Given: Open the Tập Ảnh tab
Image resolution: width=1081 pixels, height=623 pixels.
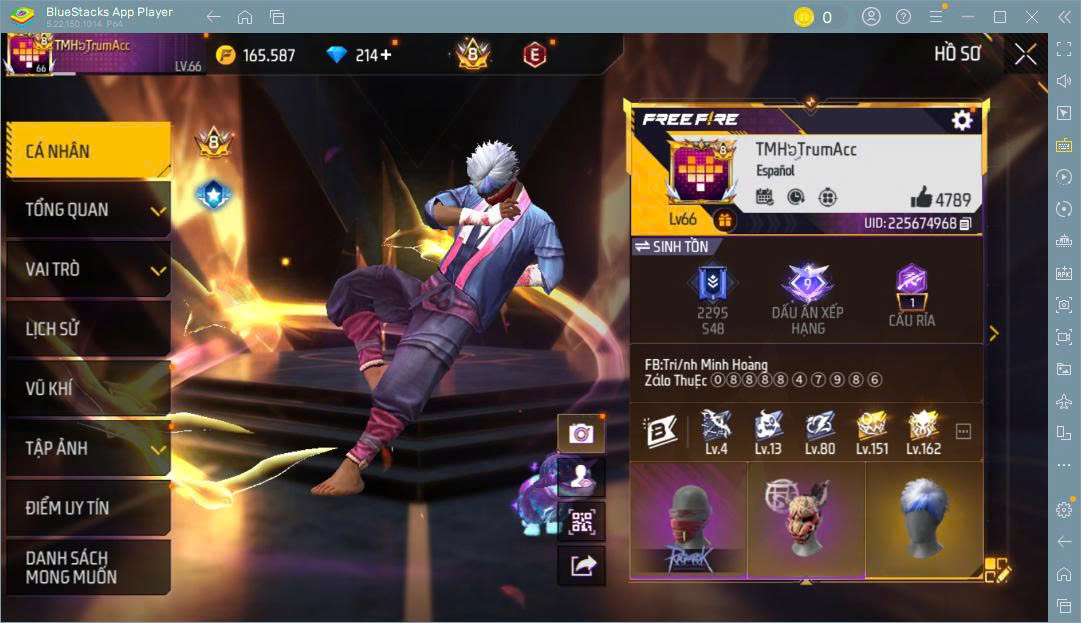Looking at the screenshot, I should (88, 448).
